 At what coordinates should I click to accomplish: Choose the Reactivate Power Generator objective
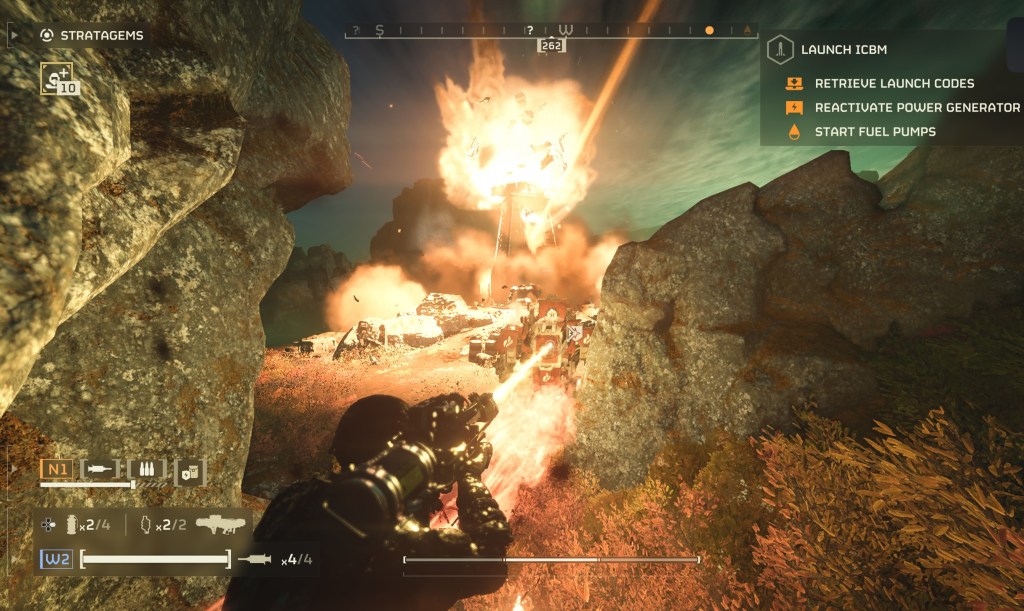click(917, 107)
